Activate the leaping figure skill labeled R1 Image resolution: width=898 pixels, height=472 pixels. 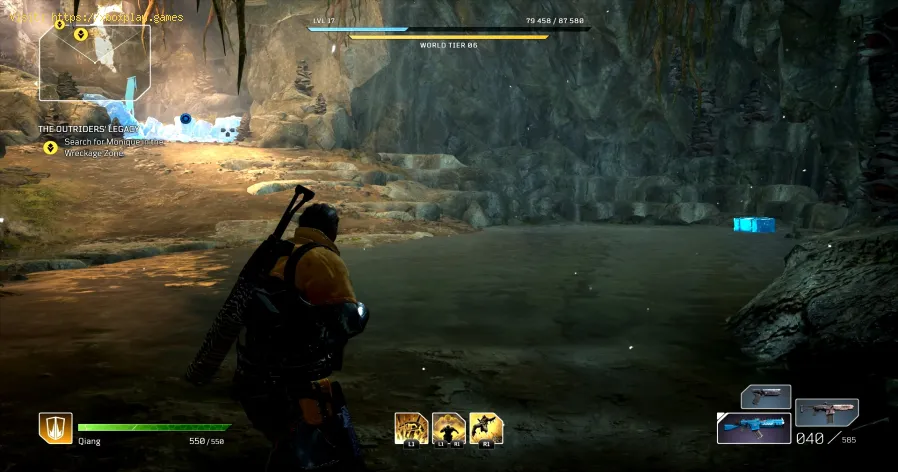[486, 428]
